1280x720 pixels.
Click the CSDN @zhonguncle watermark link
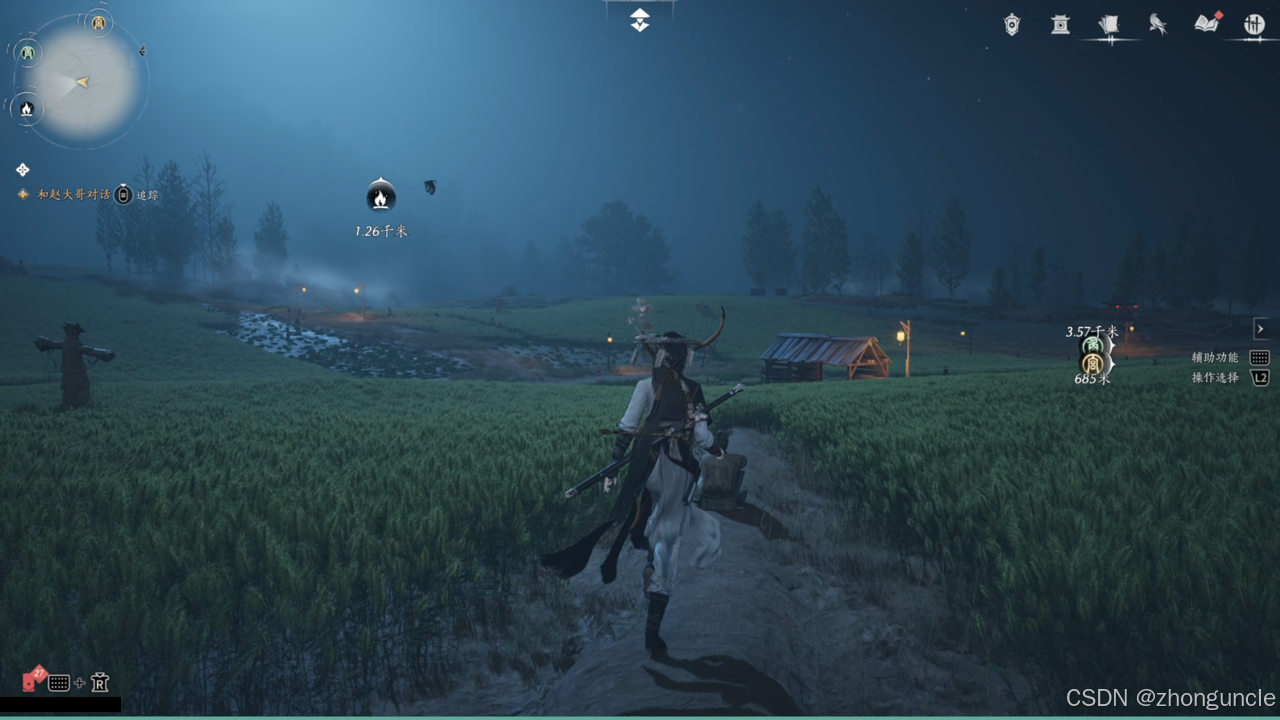[x=1171, y=698]
